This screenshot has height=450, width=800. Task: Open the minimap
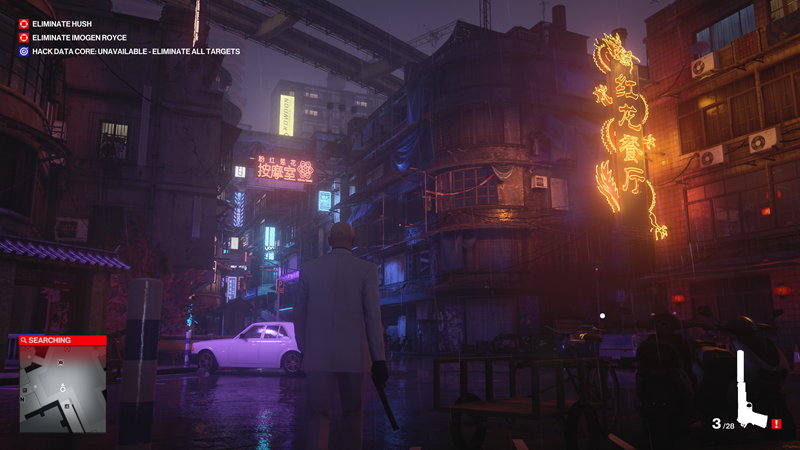pyautogui.click(x=62, y=389)
